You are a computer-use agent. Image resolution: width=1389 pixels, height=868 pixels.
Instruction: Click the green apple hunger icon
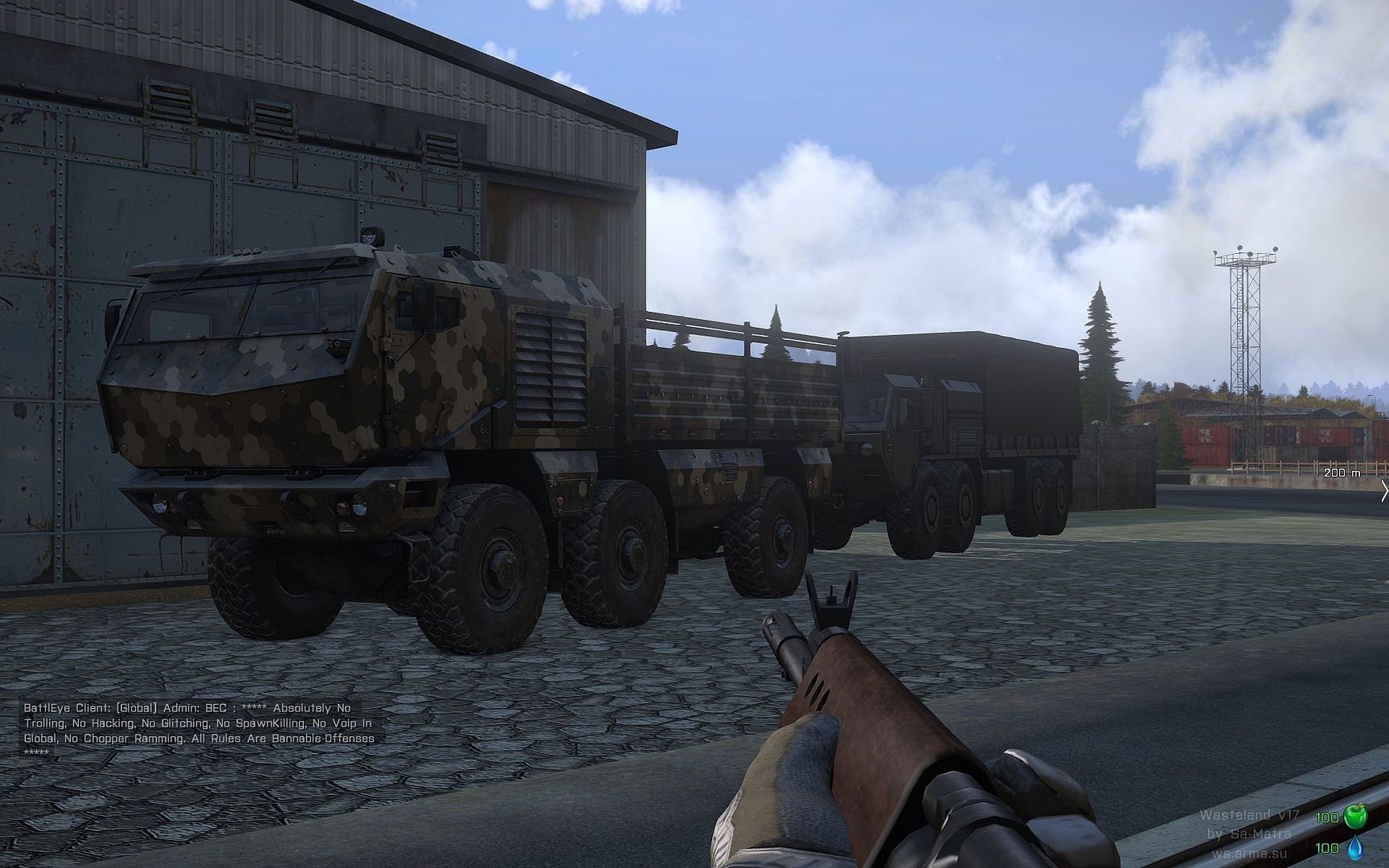click(x=1354, y=818)
